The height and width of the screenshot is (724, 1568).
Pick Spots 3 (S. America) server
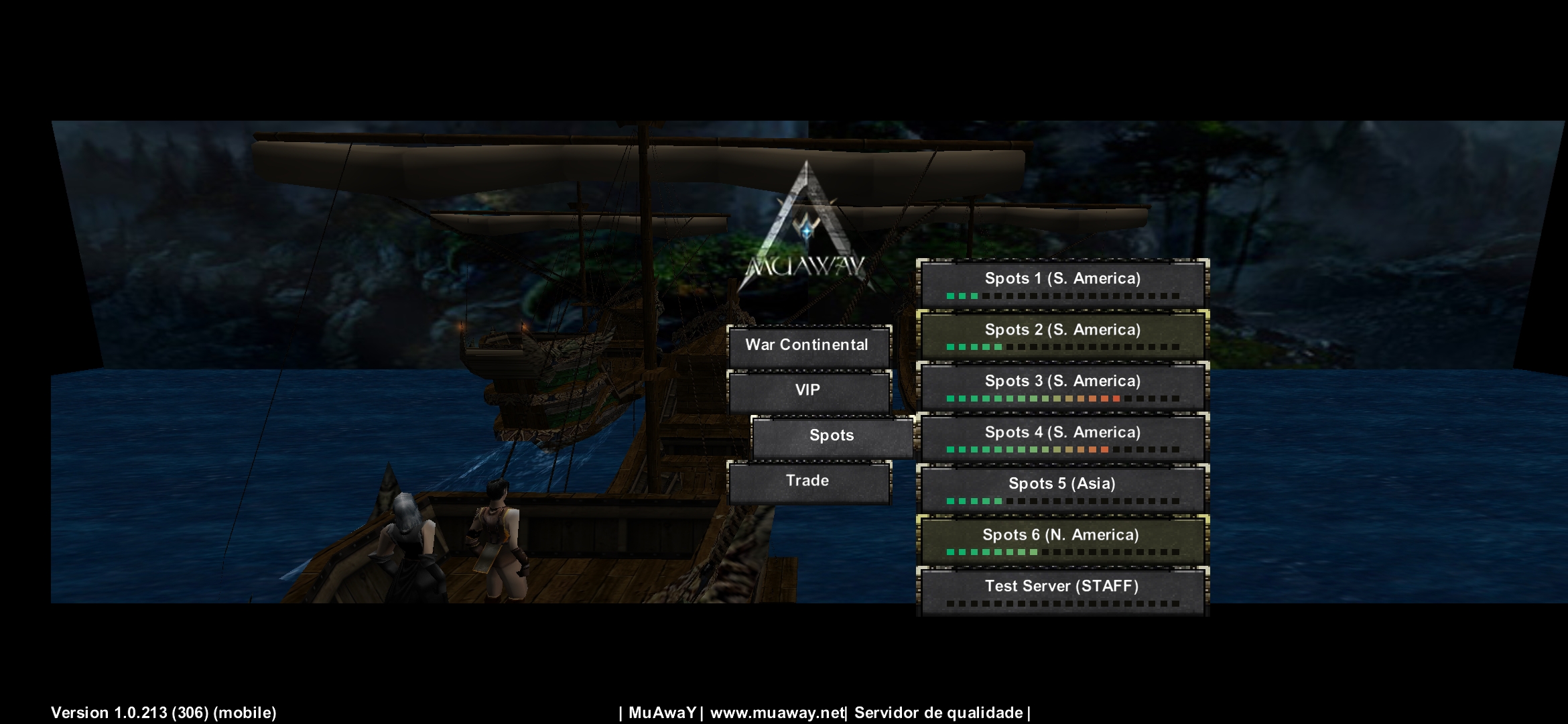tap(1062, 386)
